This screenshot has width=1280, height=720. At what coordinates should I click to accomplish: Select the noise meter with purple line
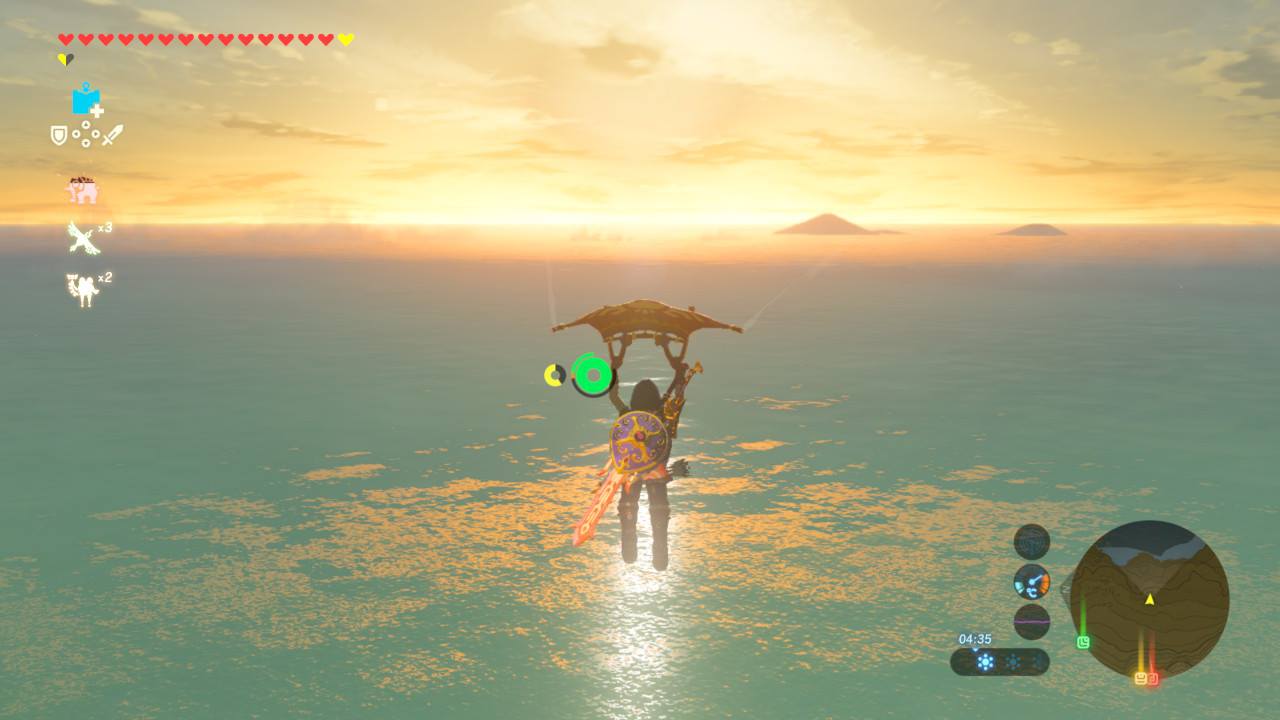[x=1032, y=621]
